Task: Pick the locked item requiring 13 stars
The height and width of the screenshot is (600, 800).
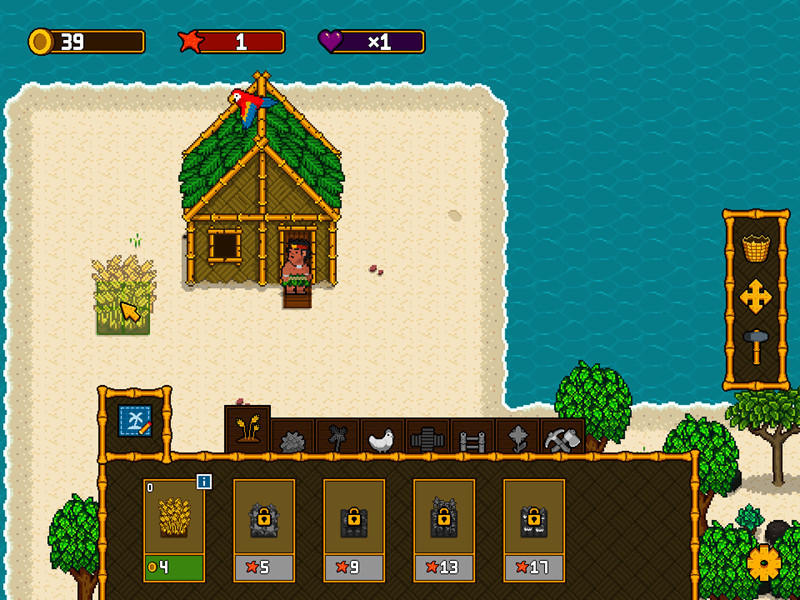Action: click(x=444, y=529)
